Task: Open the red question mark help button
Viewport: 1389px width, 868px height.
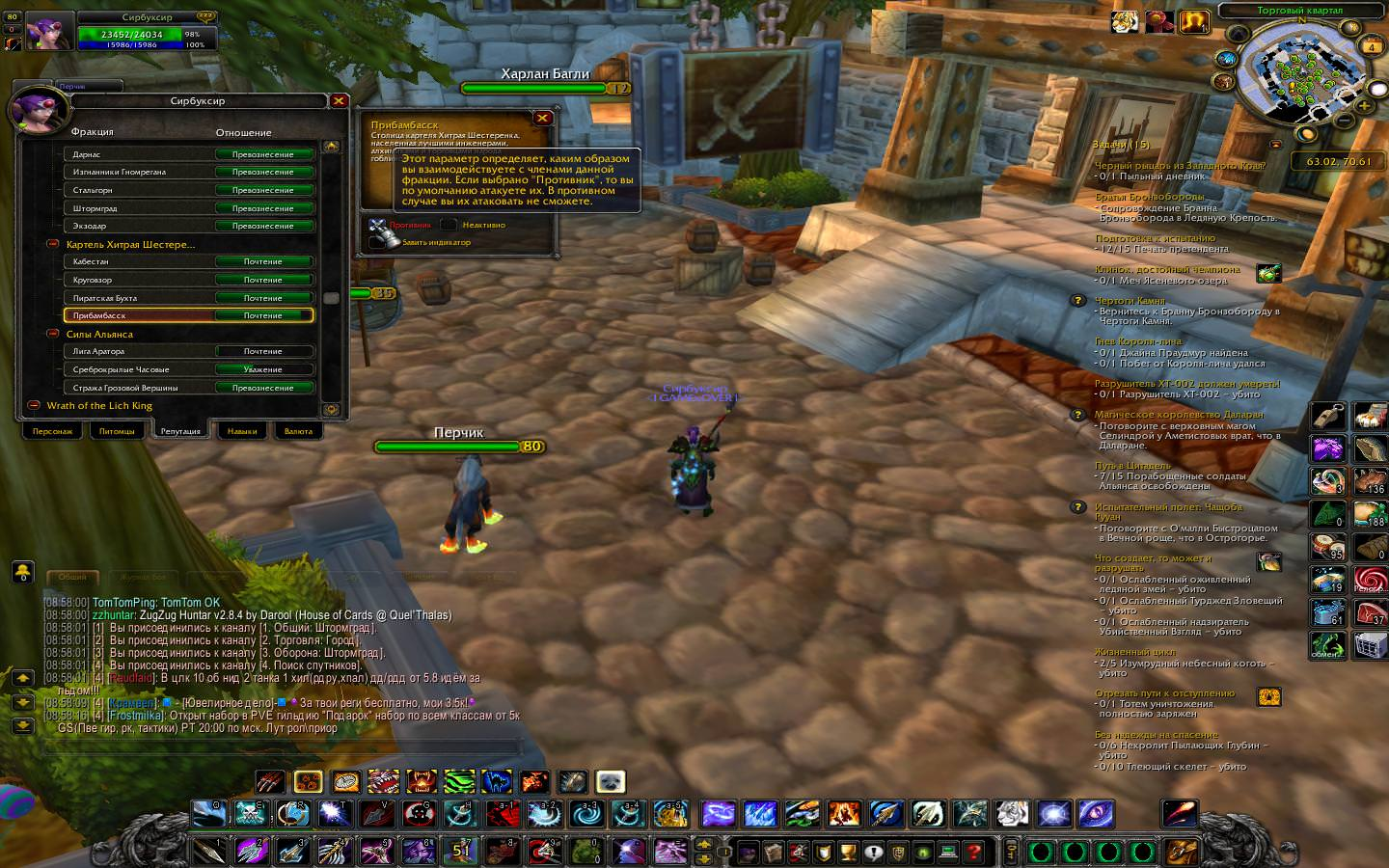Action: pyautogui.click(x=974, y=853)
